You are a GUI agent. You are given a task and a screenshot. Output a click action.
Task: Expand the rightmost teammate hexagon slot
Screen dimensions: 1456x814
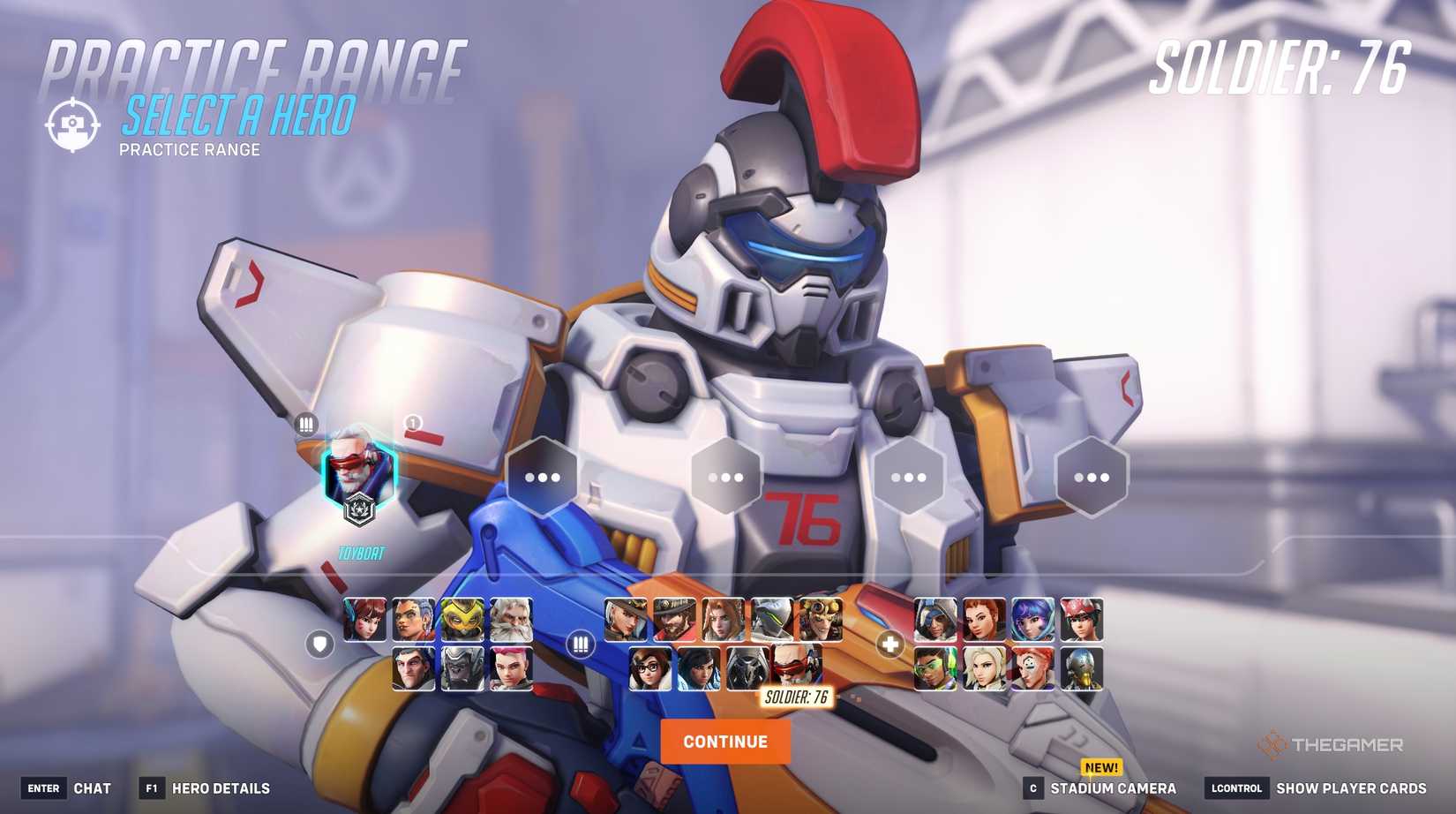pyautogui.click(x=1091, y=476)
